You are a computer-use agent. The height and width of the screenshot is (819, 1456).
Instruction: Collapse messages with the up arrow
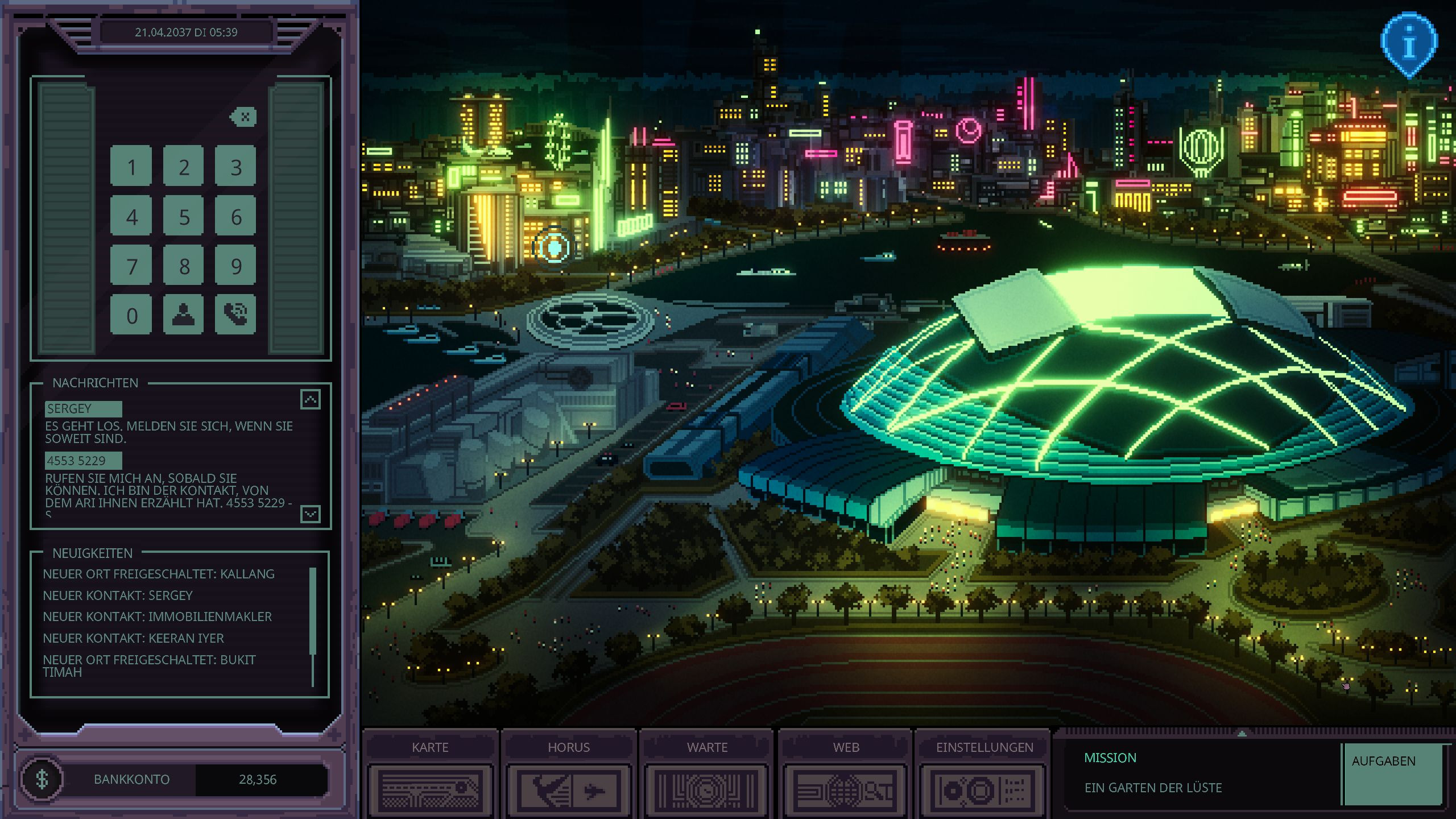[310, 400]
